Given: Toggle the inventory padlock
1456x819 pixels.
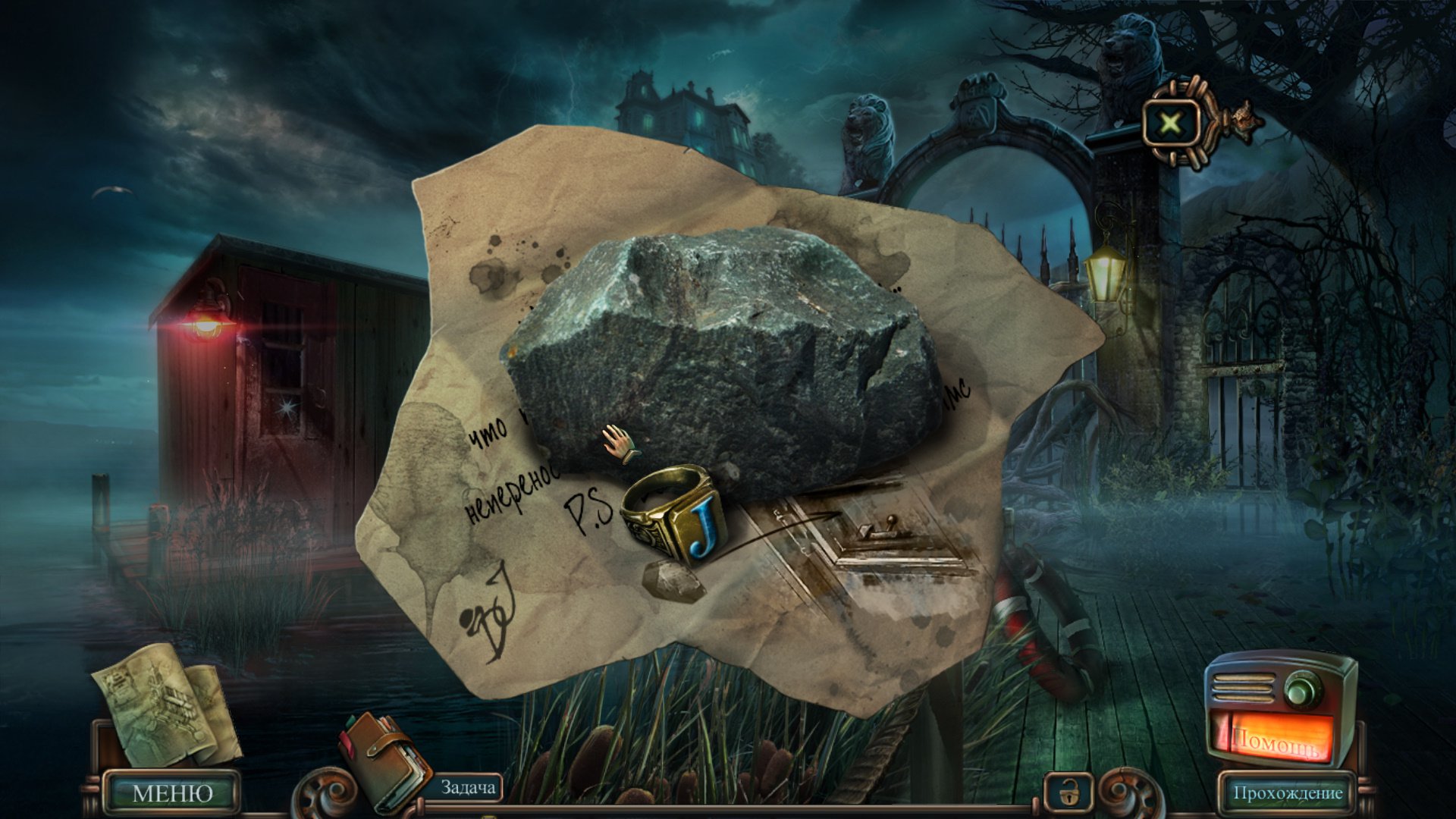Looking at the screenshot, I should tap(1067, 793).
